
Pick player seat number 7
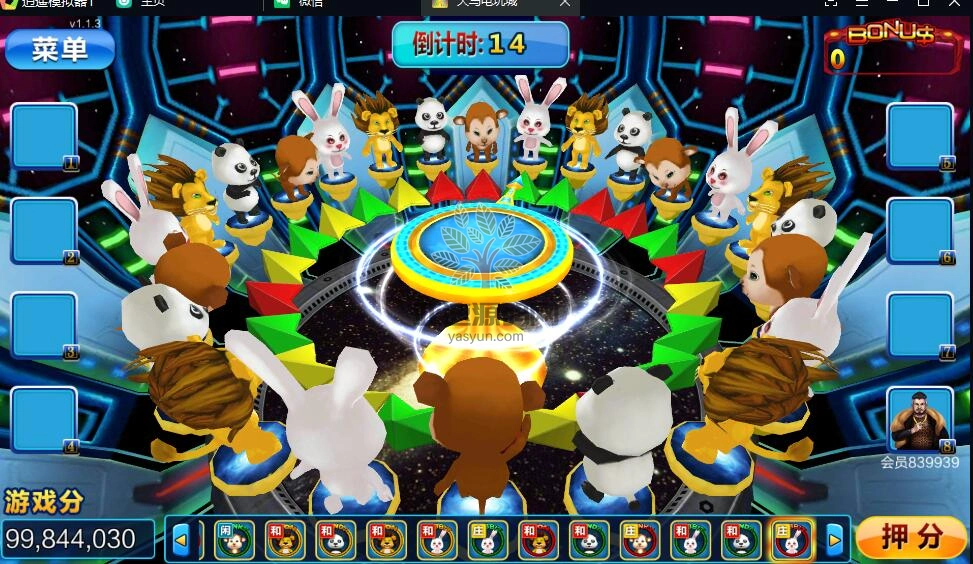coord(920,325)
